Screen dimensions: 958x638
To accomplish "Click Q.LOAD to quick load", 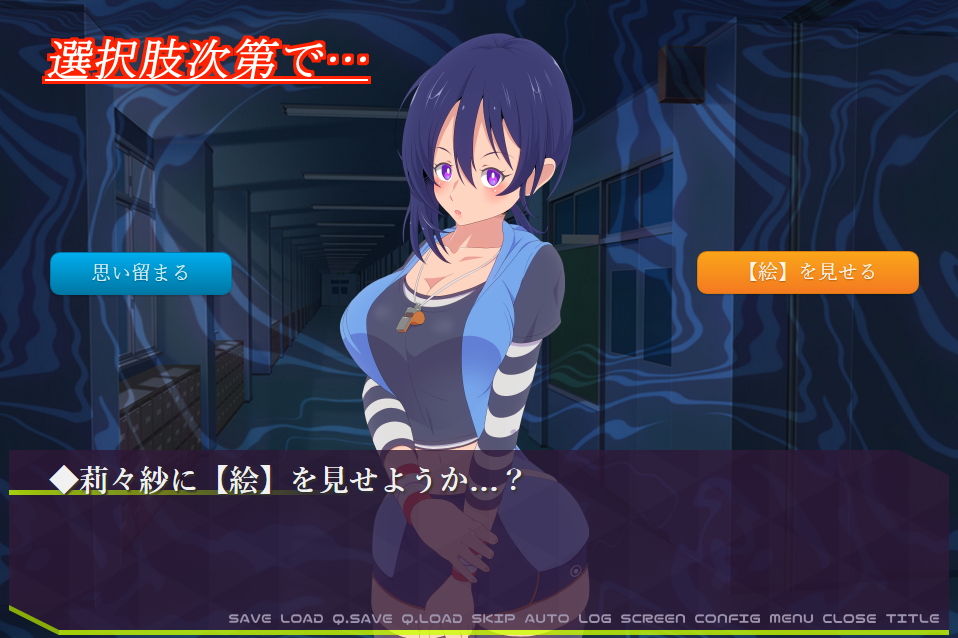I will [x=432, y=618].
